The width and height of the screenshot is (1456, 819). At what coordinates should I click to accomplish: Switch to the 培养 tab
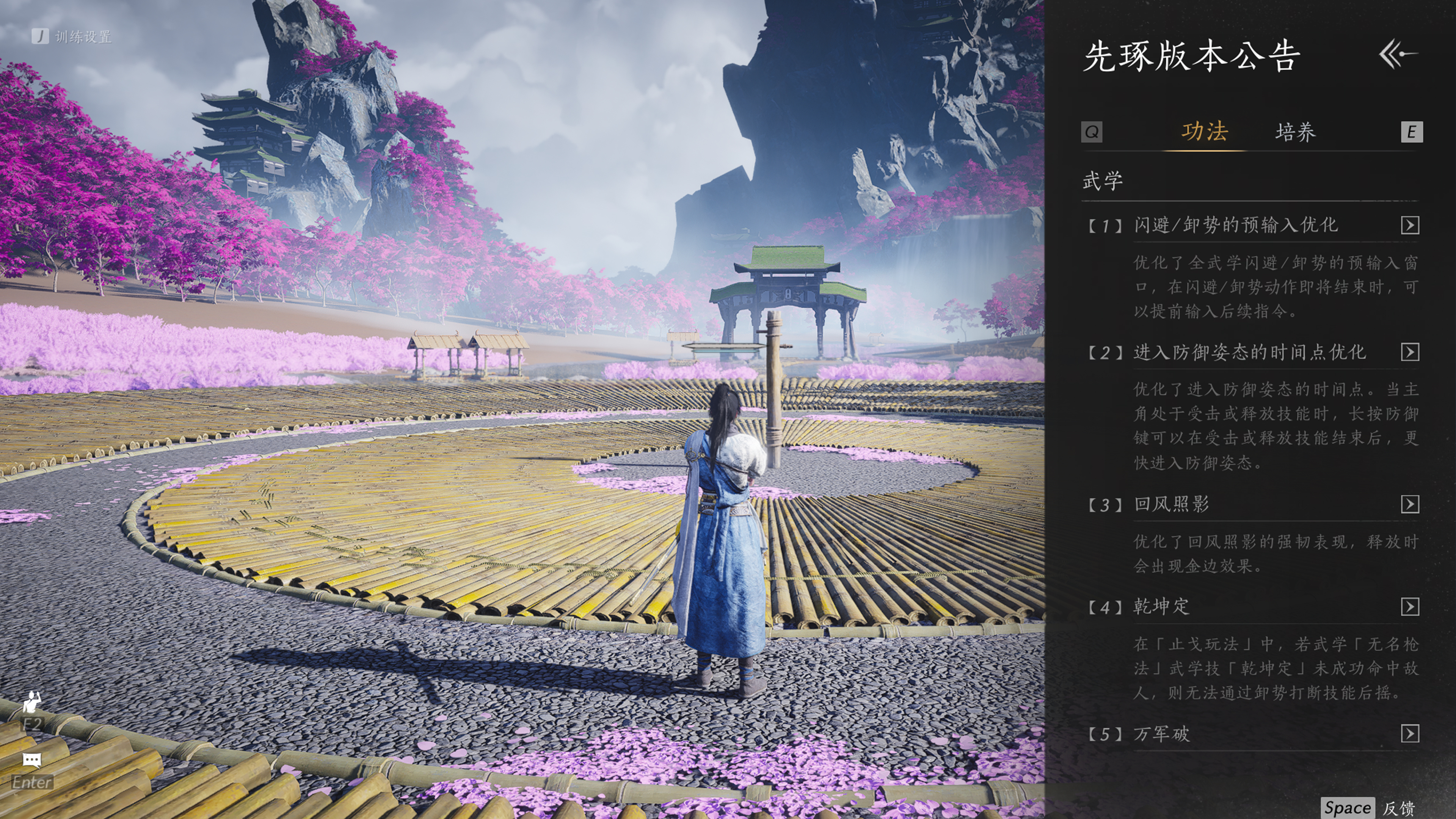(1296, 132)
